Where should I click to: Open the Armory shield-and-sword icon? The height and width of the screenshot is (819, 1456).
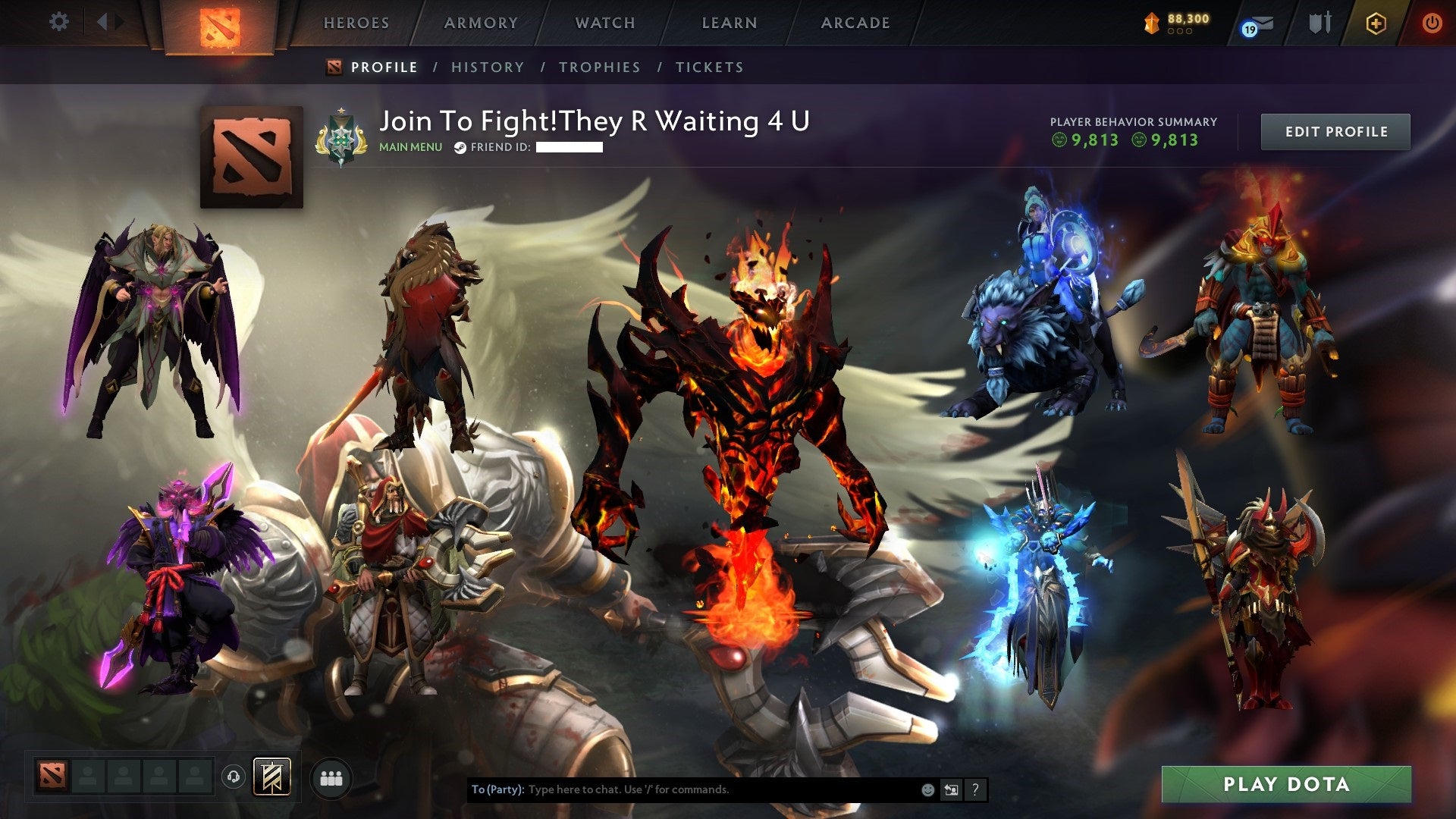1319,23
